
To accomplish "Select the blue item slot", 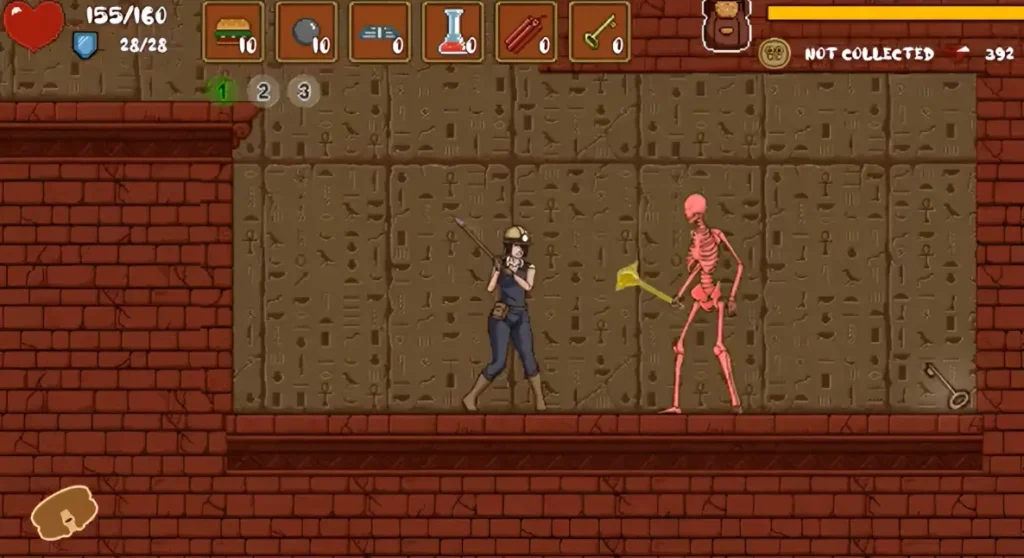I will (380, 32).
